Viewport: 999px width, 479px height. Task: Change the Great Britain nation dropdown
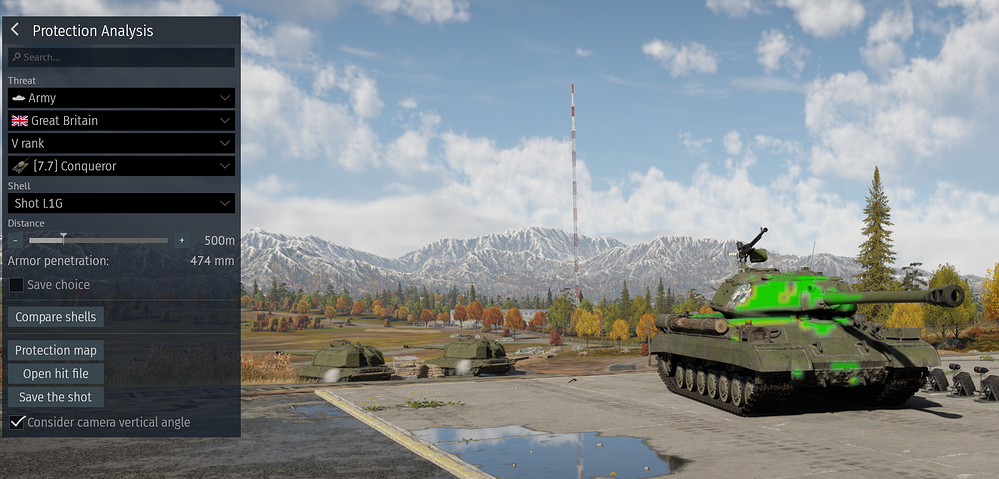[121, 121]
